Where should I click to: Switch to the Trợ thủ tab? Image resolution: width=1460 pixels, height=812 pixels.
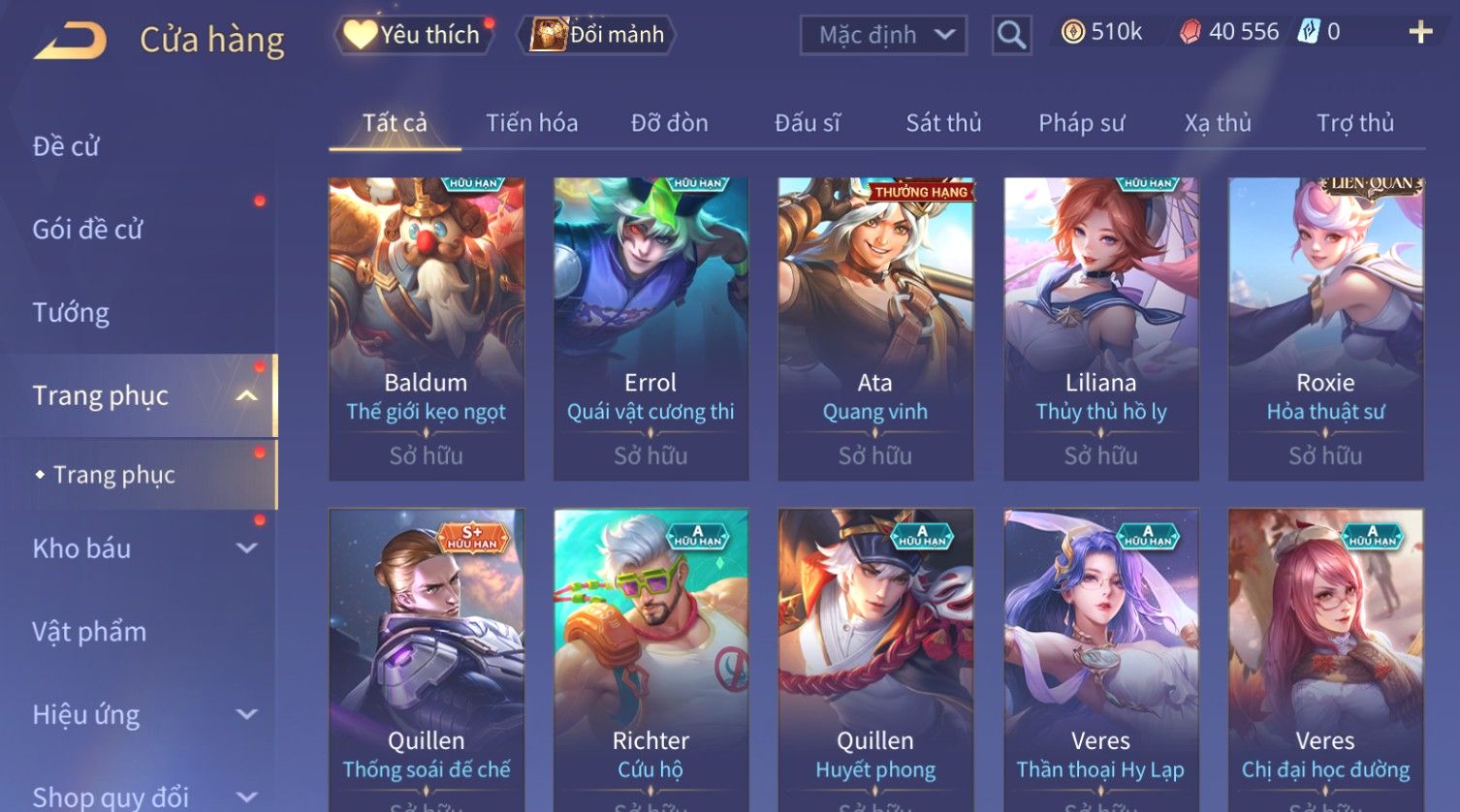click(1354, 123)
